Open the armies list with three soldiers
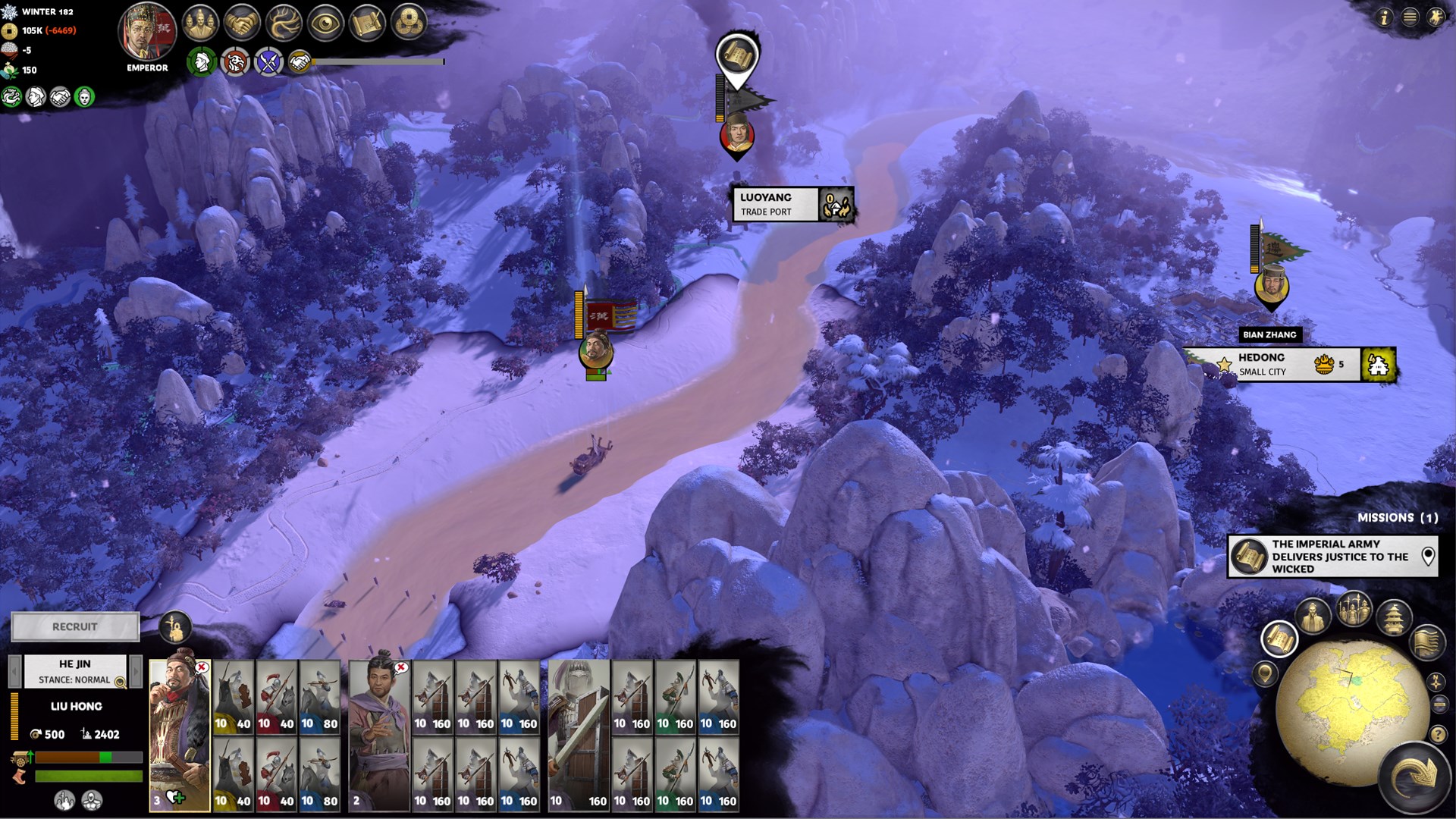1456x819 pixels. click(1354, 607)
